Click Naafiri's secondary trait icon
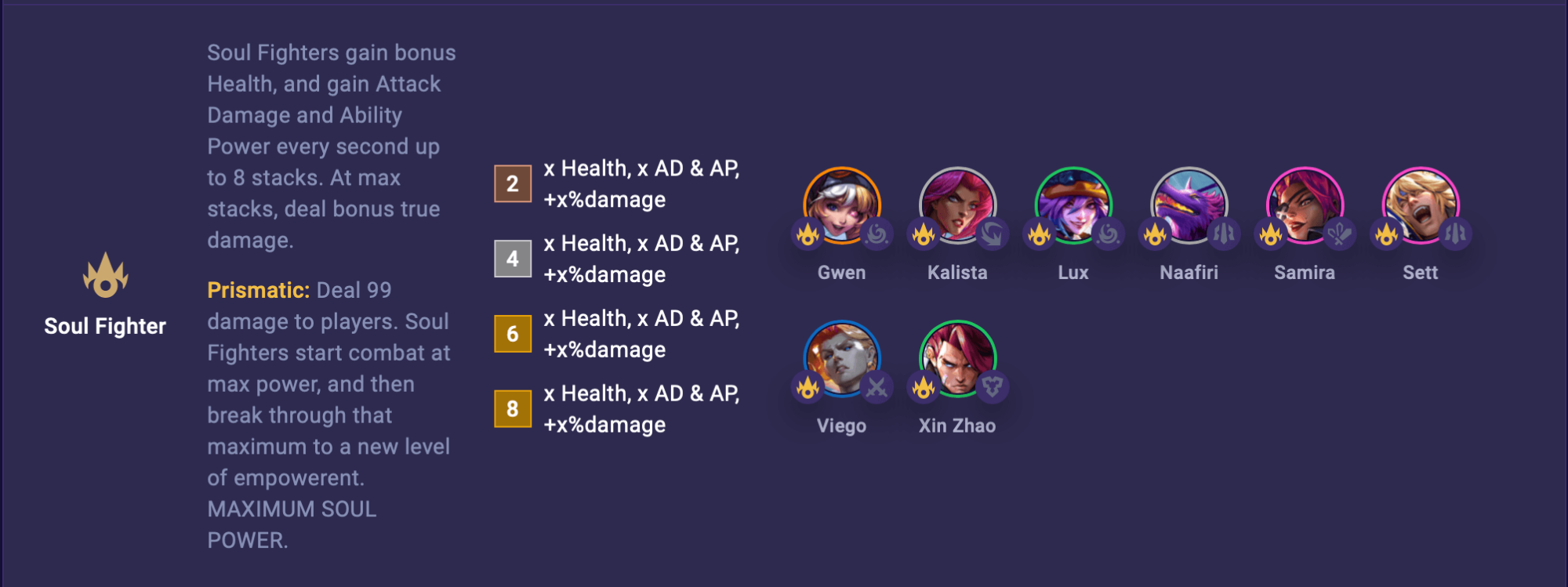Screen dimensions: 1568x587 pyautogui.click(x=1223, y=234)
